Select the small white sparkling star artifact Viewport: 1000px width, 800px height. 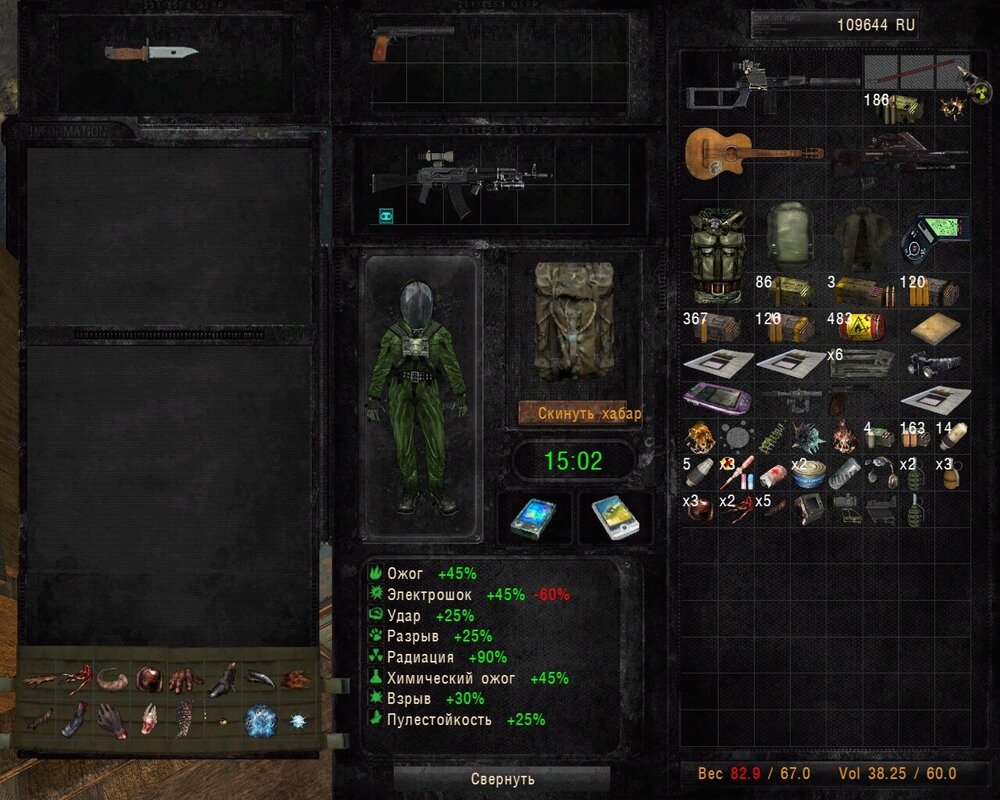[x=297, y=720]
